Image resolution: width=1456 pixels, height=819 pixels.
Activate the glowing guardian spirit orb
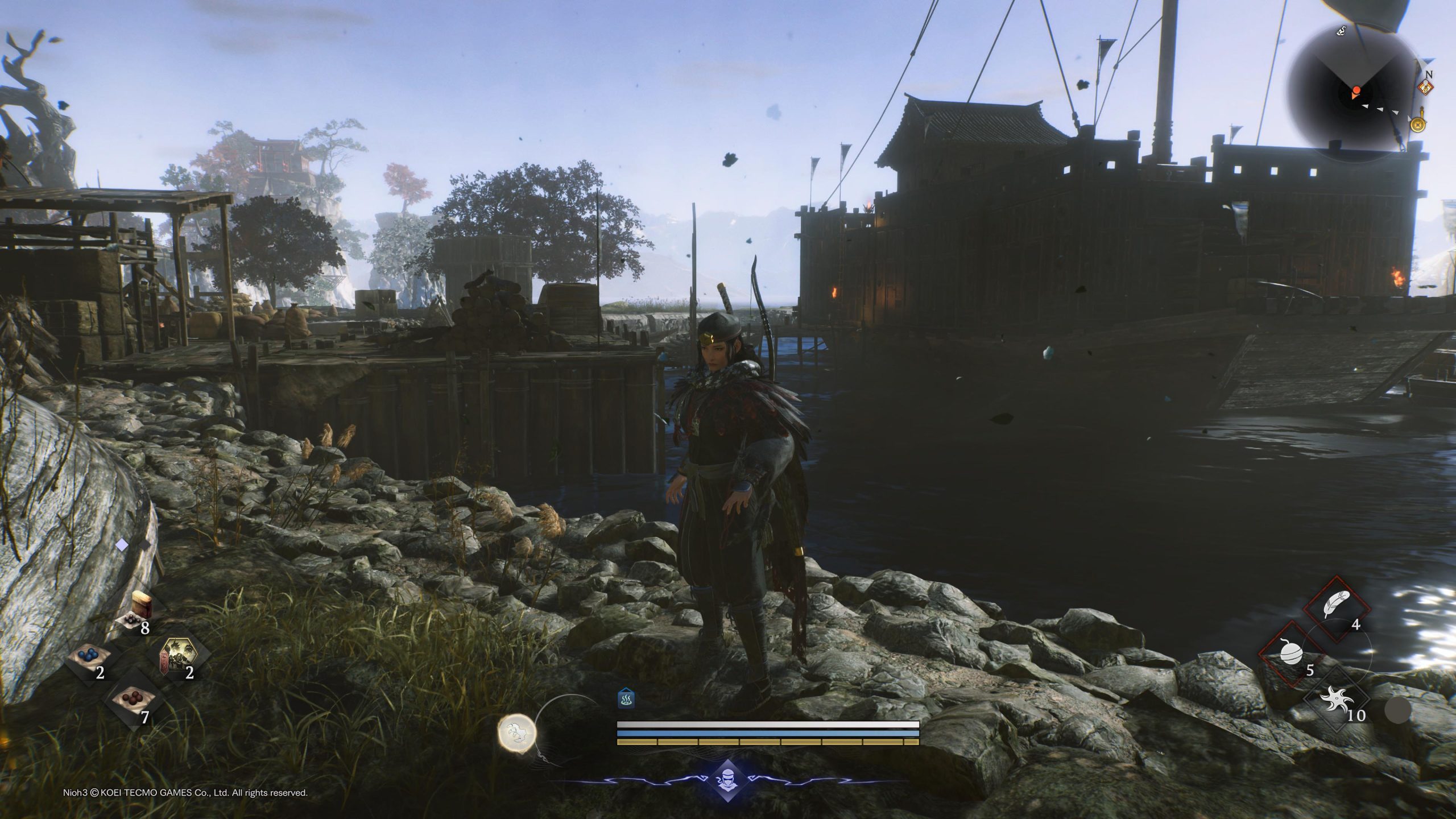click(517, 730)
